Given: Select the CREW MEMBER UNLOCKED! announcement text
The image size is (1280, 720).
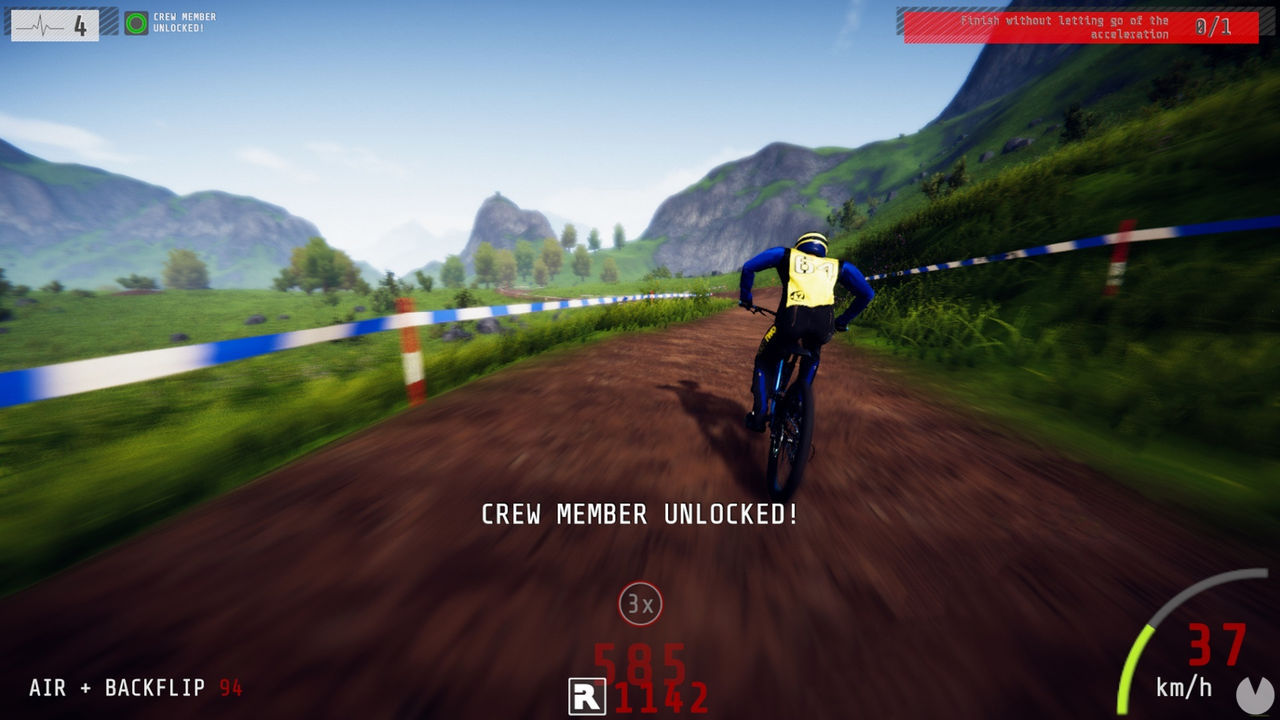Looking at the screenshot, I should coord(640,515).
